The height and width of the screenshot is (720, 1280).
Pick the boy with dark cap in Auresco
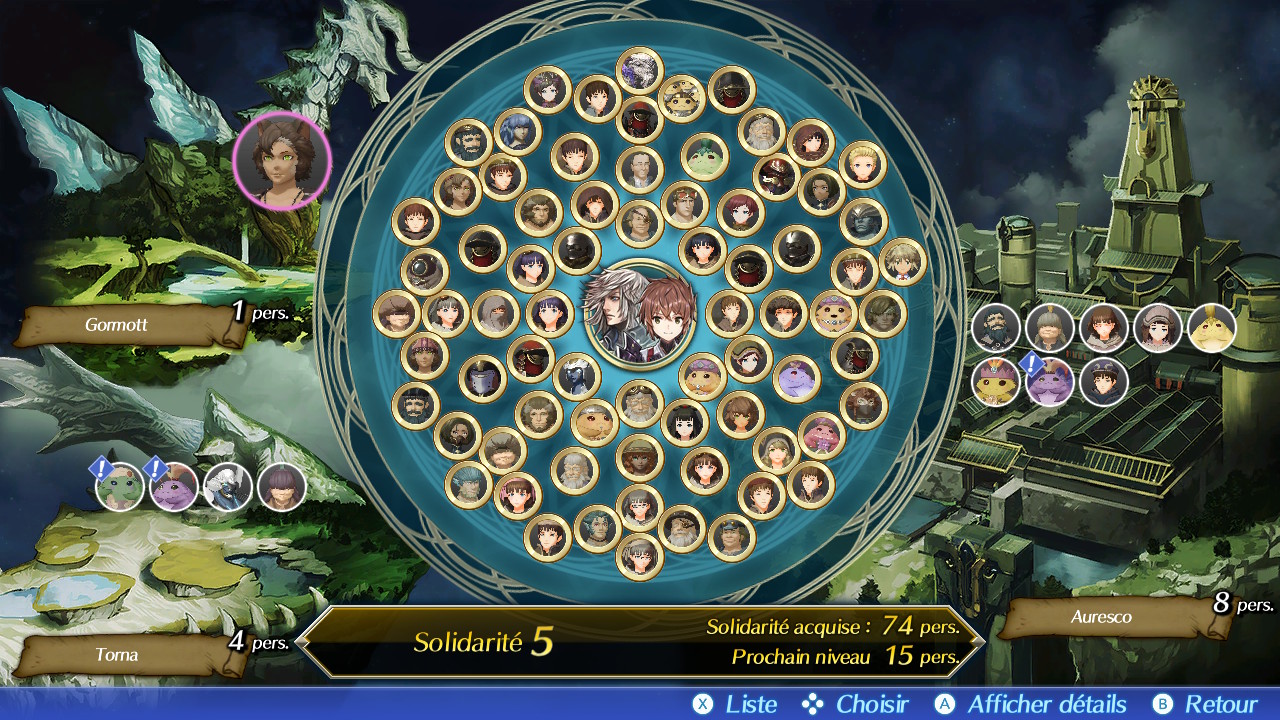pyautogui.click(x=1104, y=382)
